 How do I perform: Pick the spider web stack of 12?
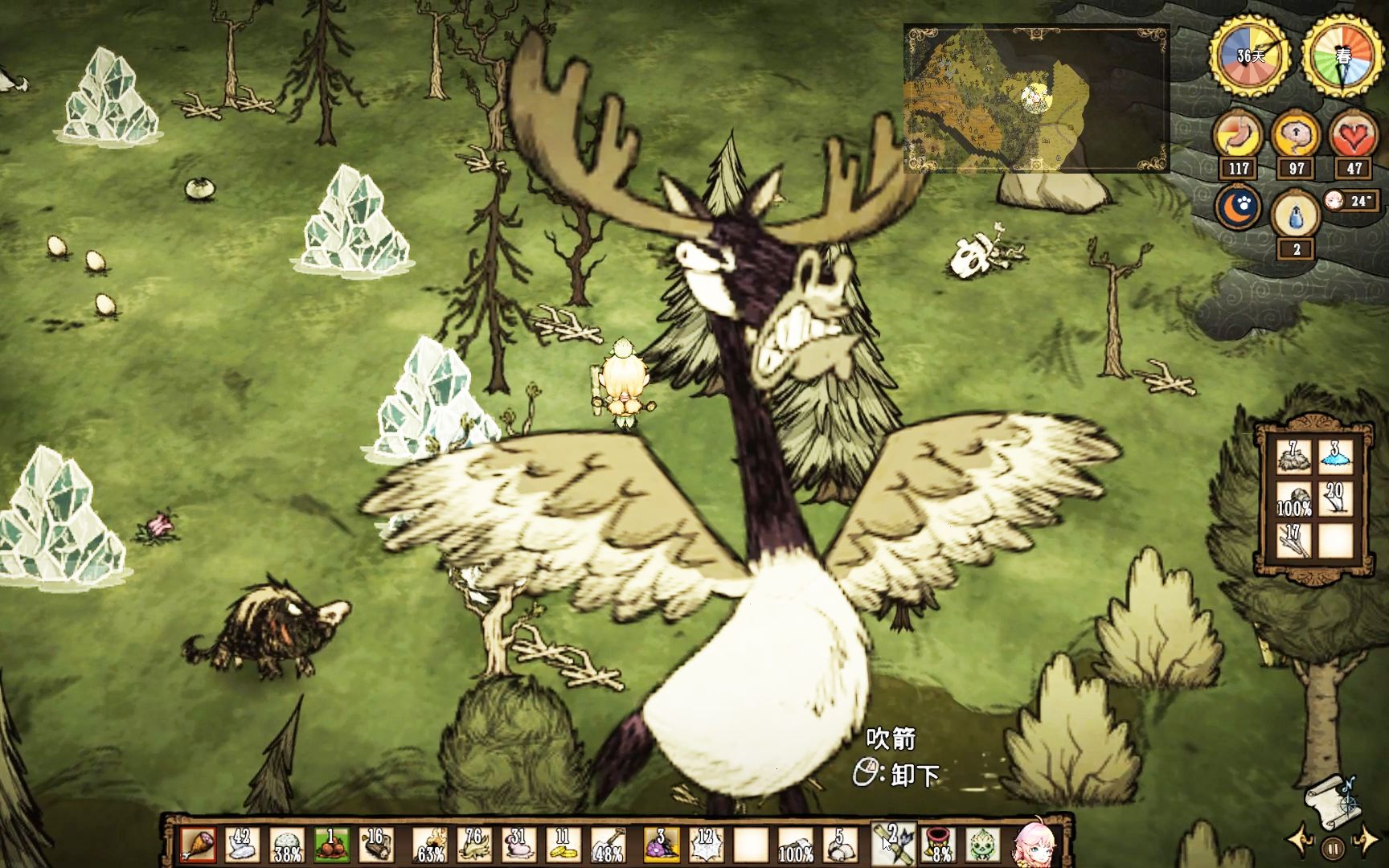[706, 845]
